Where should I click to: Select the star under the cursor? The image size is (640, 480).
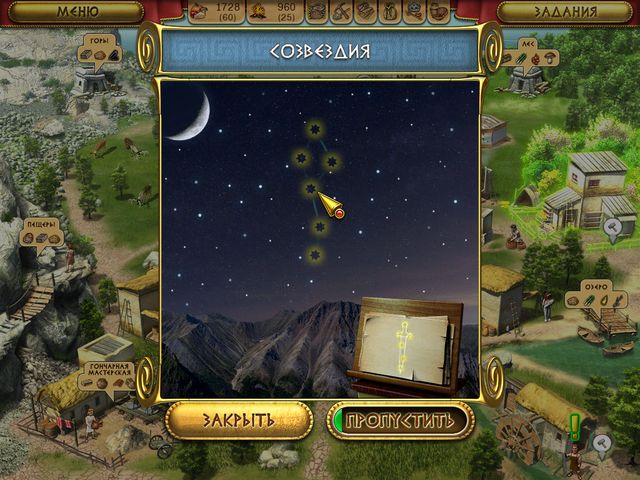click(312, 188)
